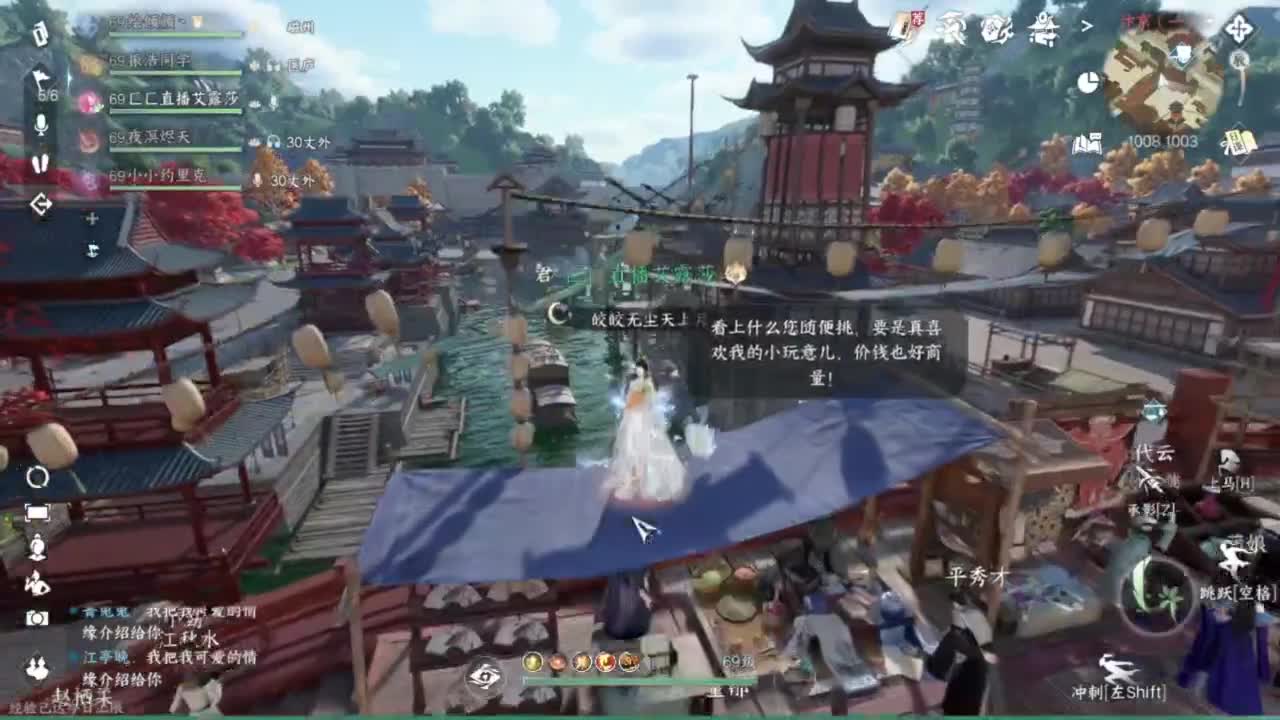Image resolution: width=1280 pixels, height=720 pixels.
Task: Open the map book icon near the minimap
Action: (x=1088, y=143)
